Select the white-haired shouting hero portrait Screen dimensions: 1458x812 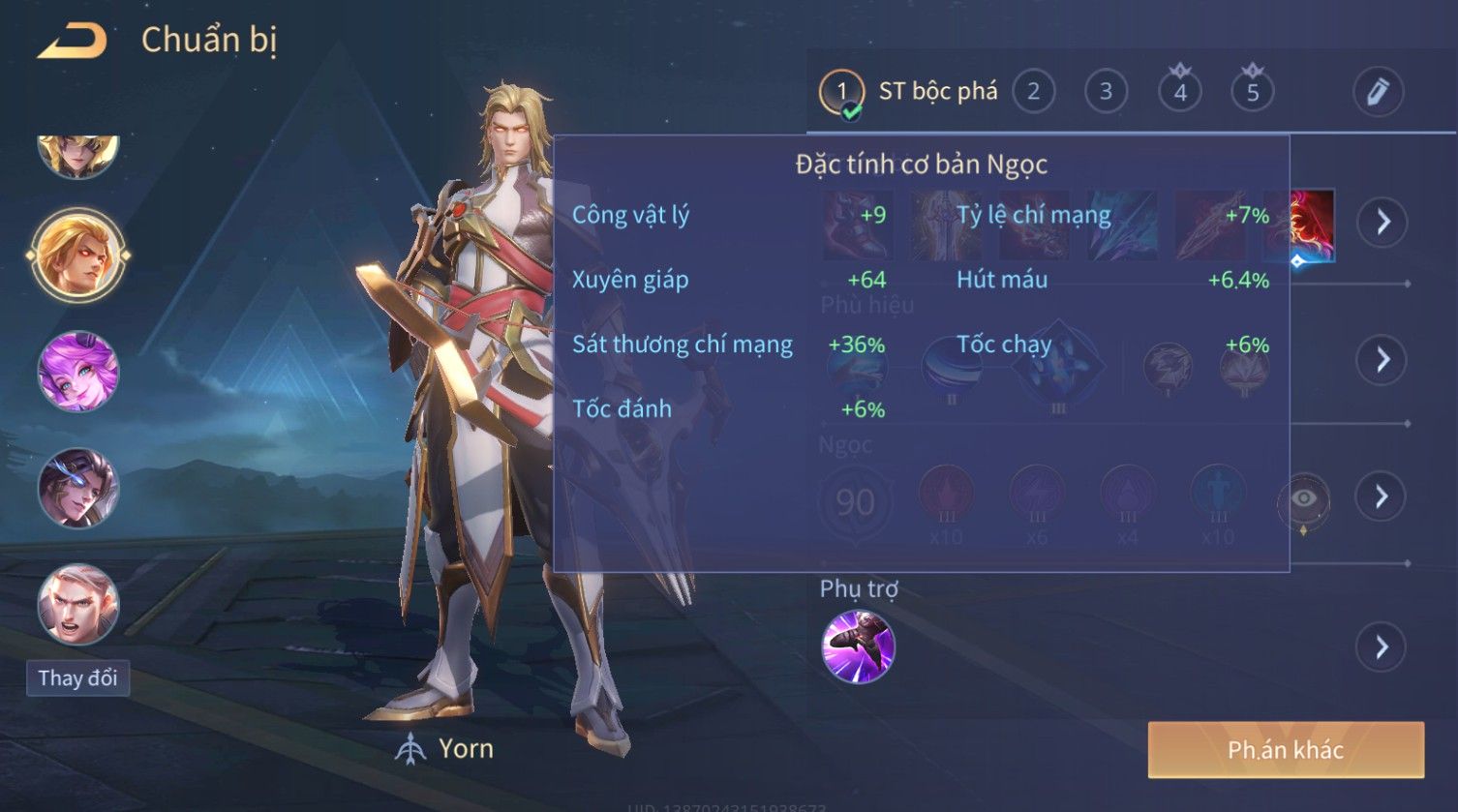(x=78, y=605)
